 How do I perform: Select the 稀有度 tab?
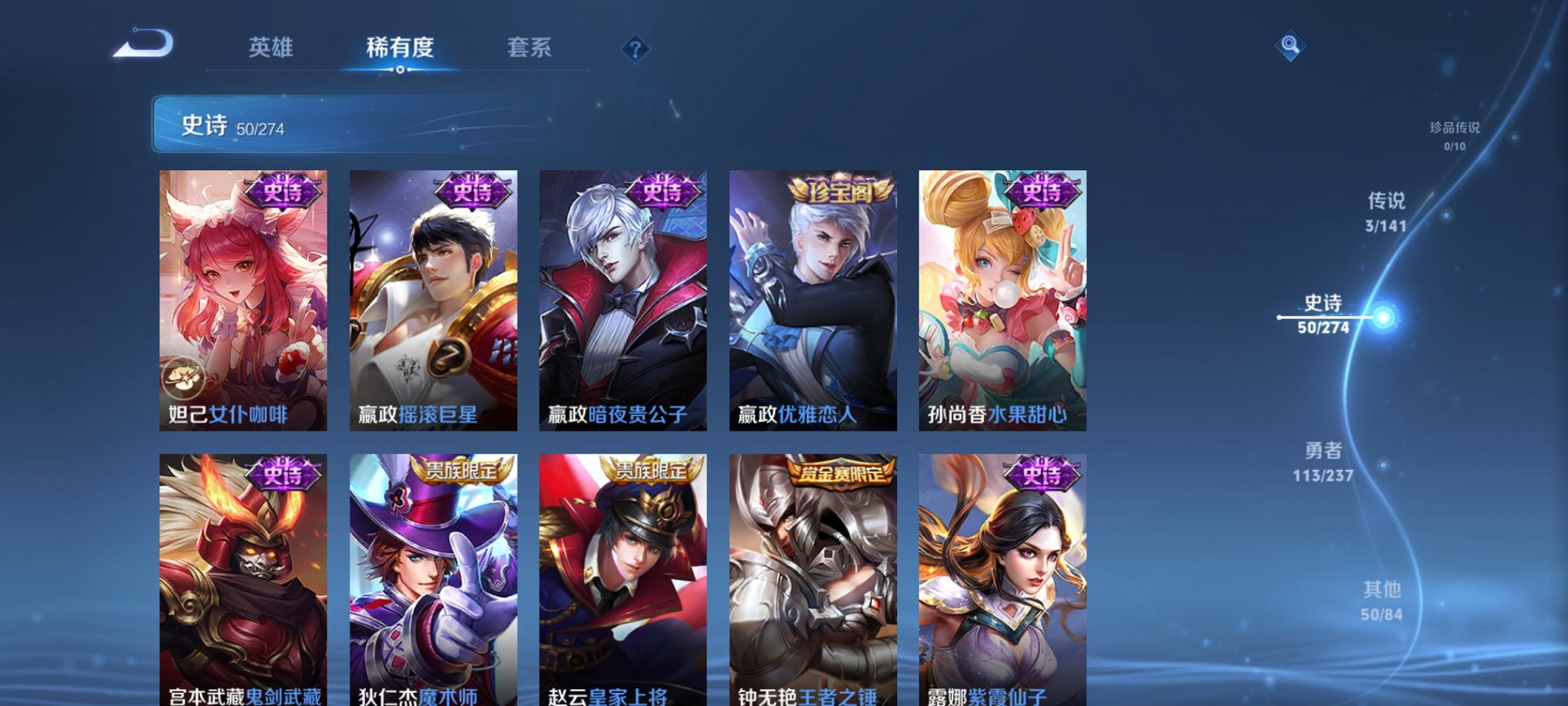[399, 48]
